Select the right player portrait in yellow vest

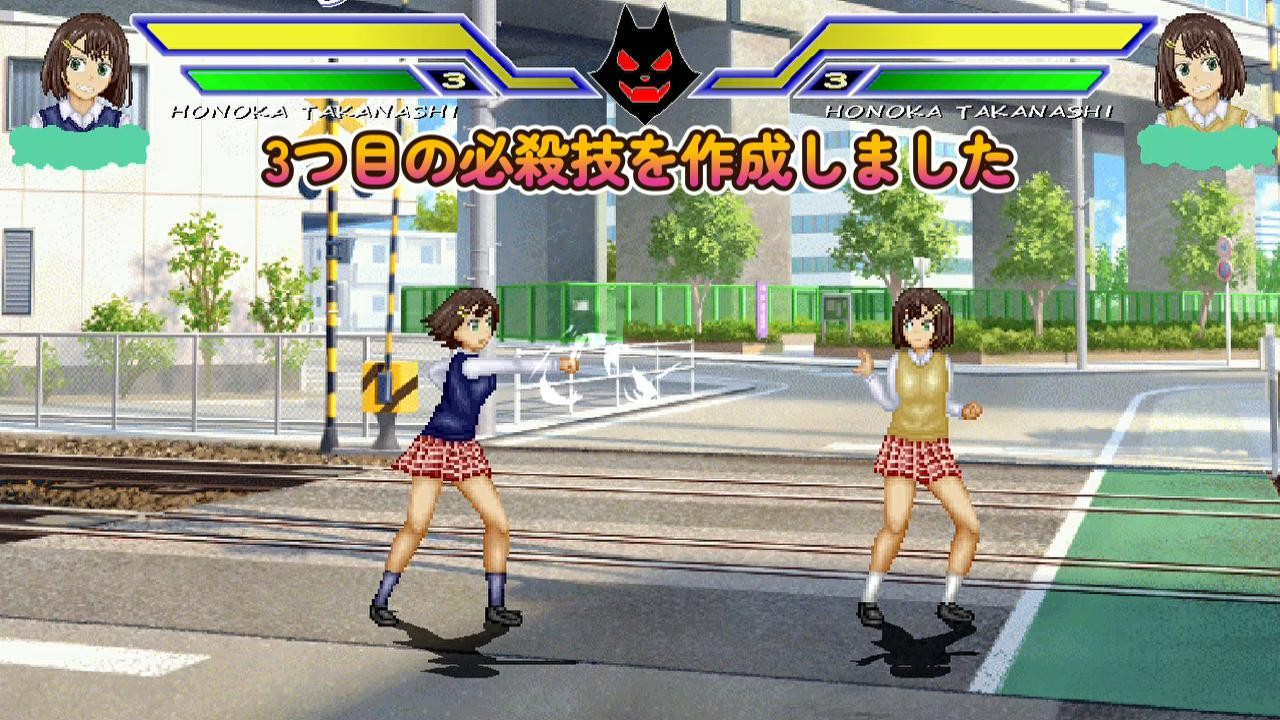pos(1199,72)
